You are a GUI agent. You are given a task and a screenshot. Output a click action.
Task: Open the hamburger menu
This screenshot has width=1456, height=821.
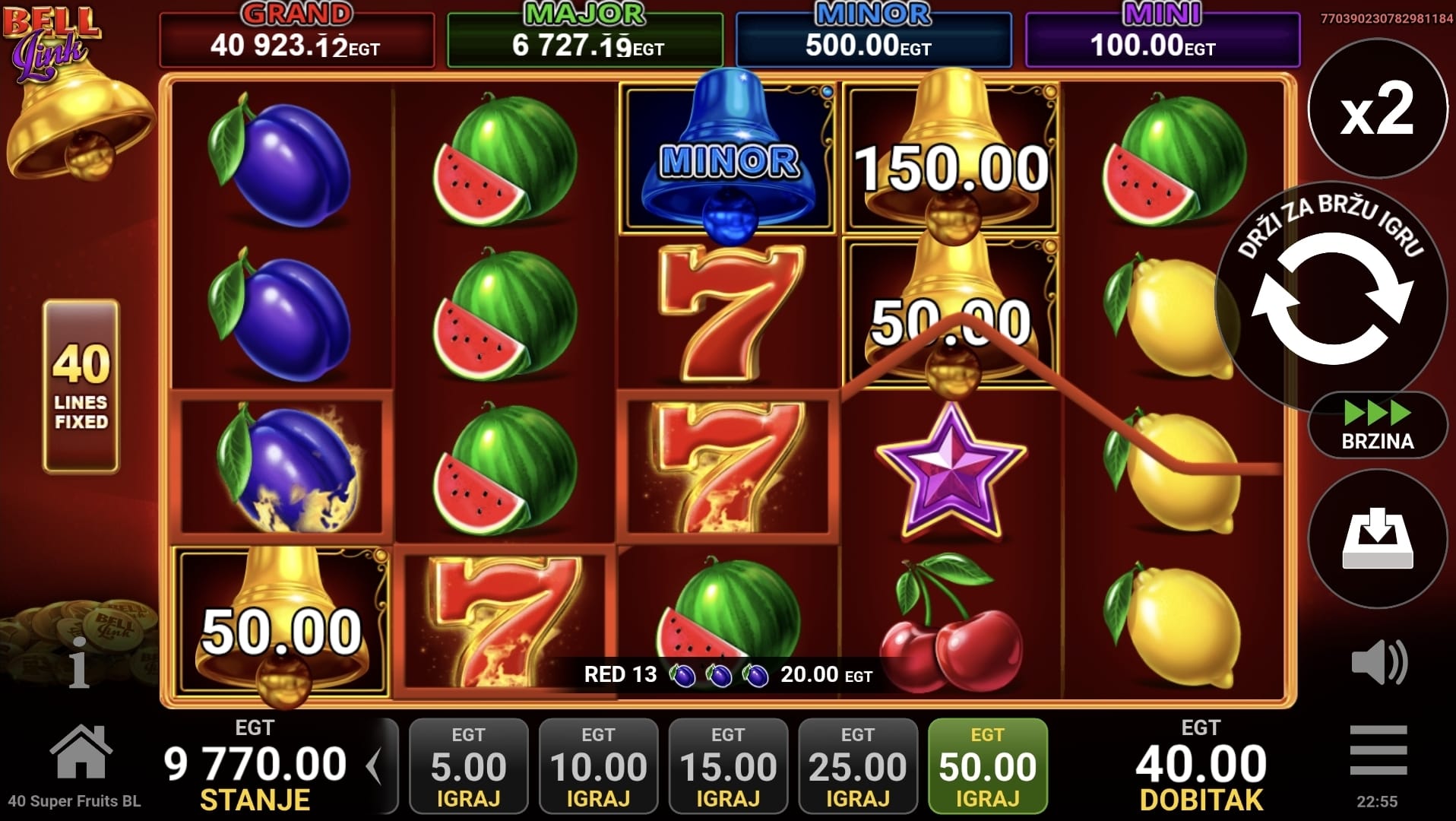point(1378,750)
